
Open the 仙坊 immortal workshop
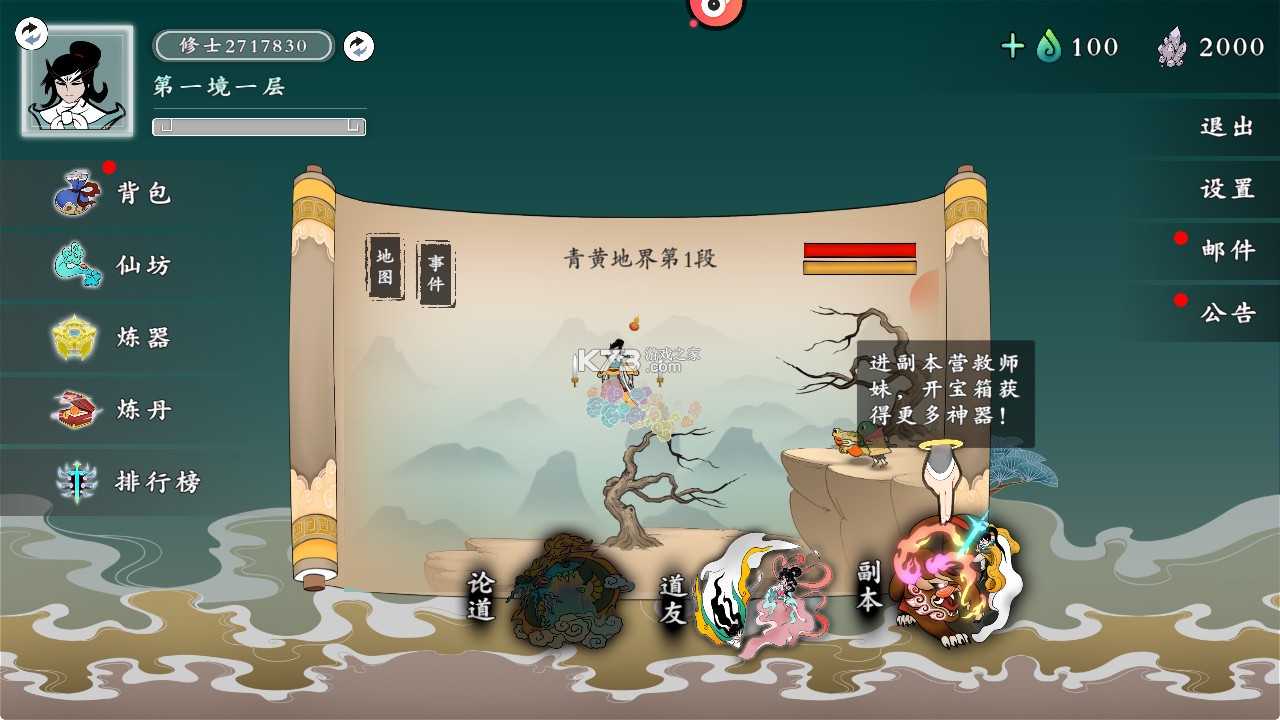click(x=113, y=264)
